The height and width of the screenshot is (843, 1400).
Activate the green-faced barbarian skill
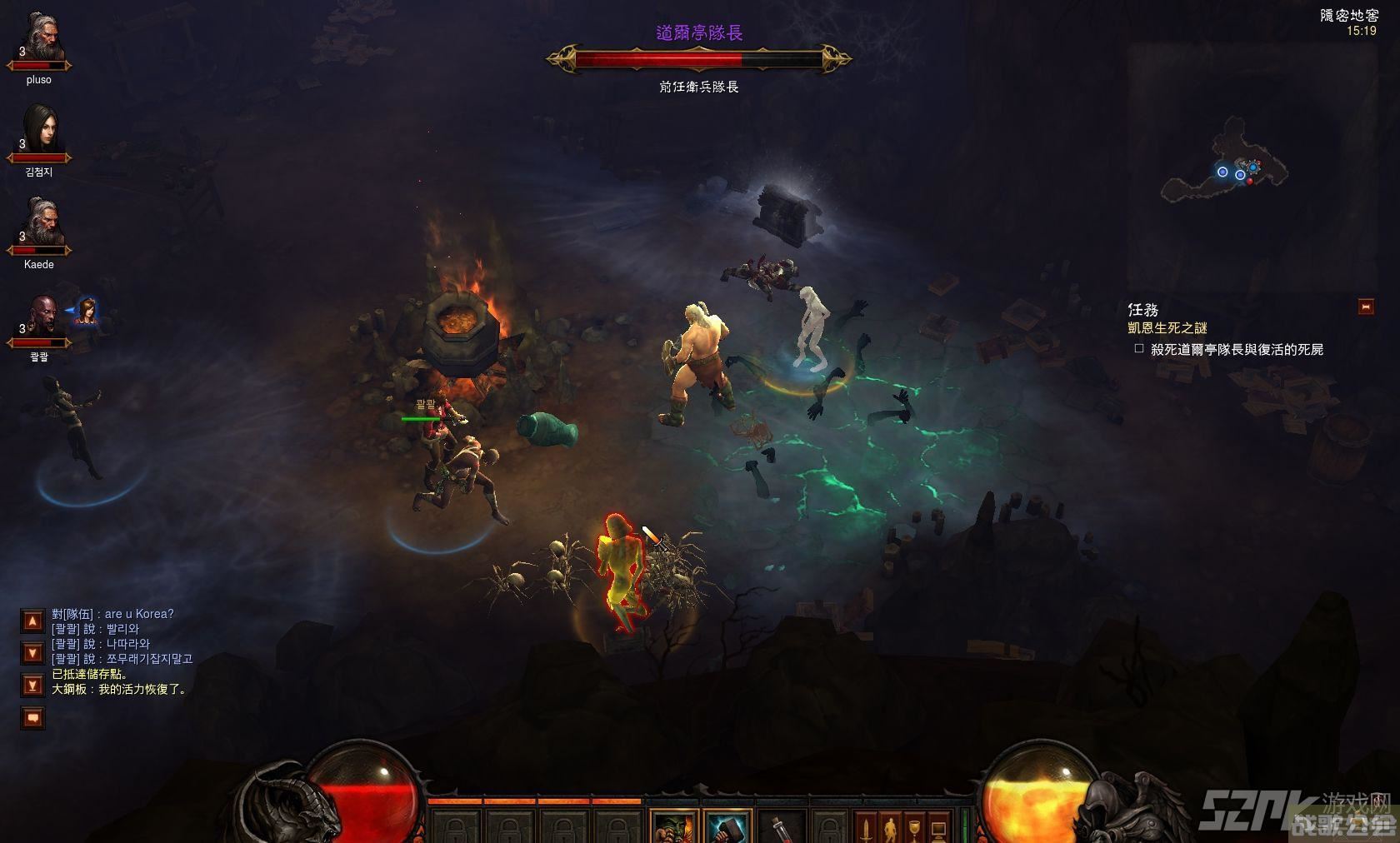(673, 827)
